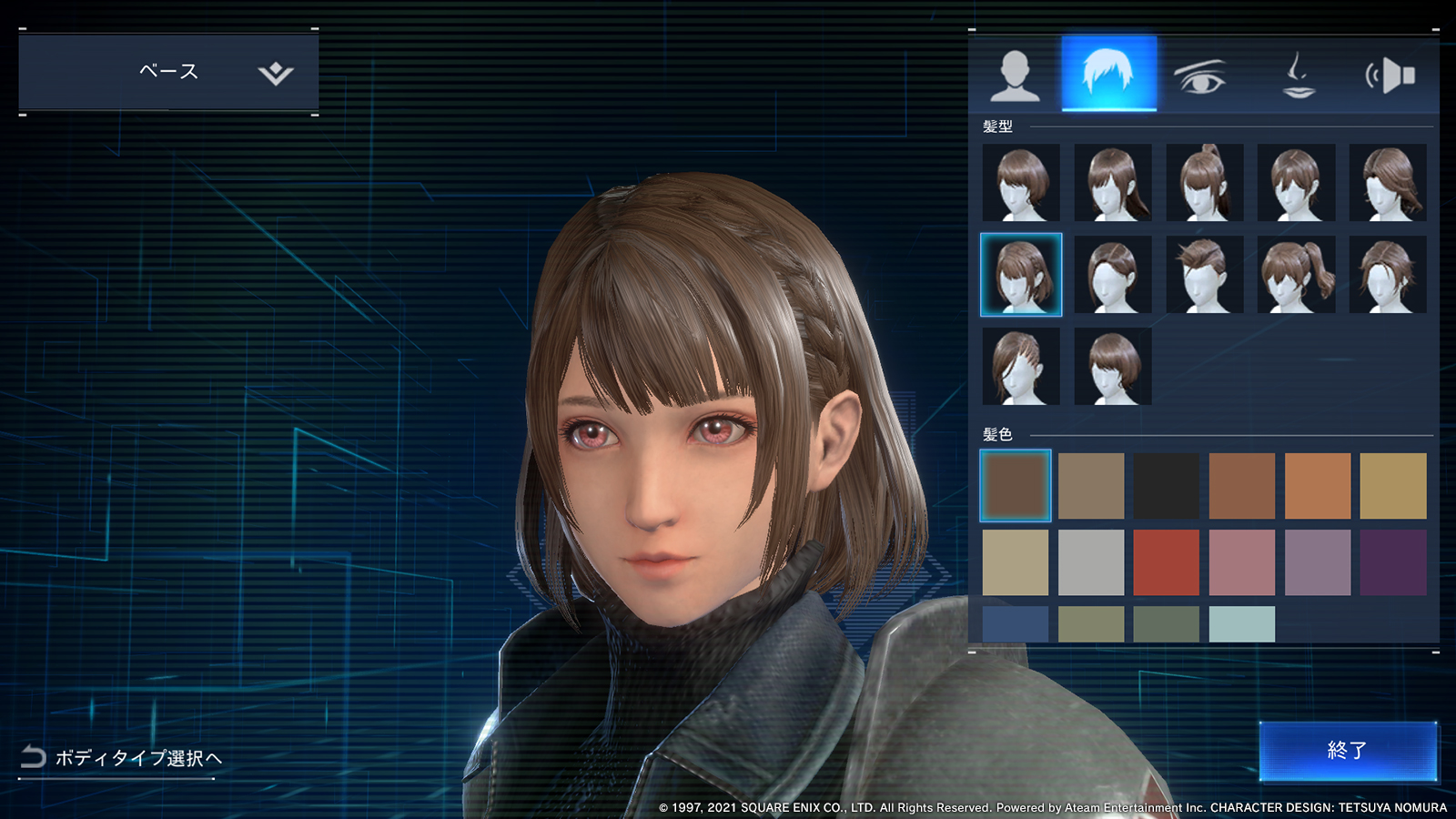Open the hairstyle customization tab icon

[x=1109, y=75]
